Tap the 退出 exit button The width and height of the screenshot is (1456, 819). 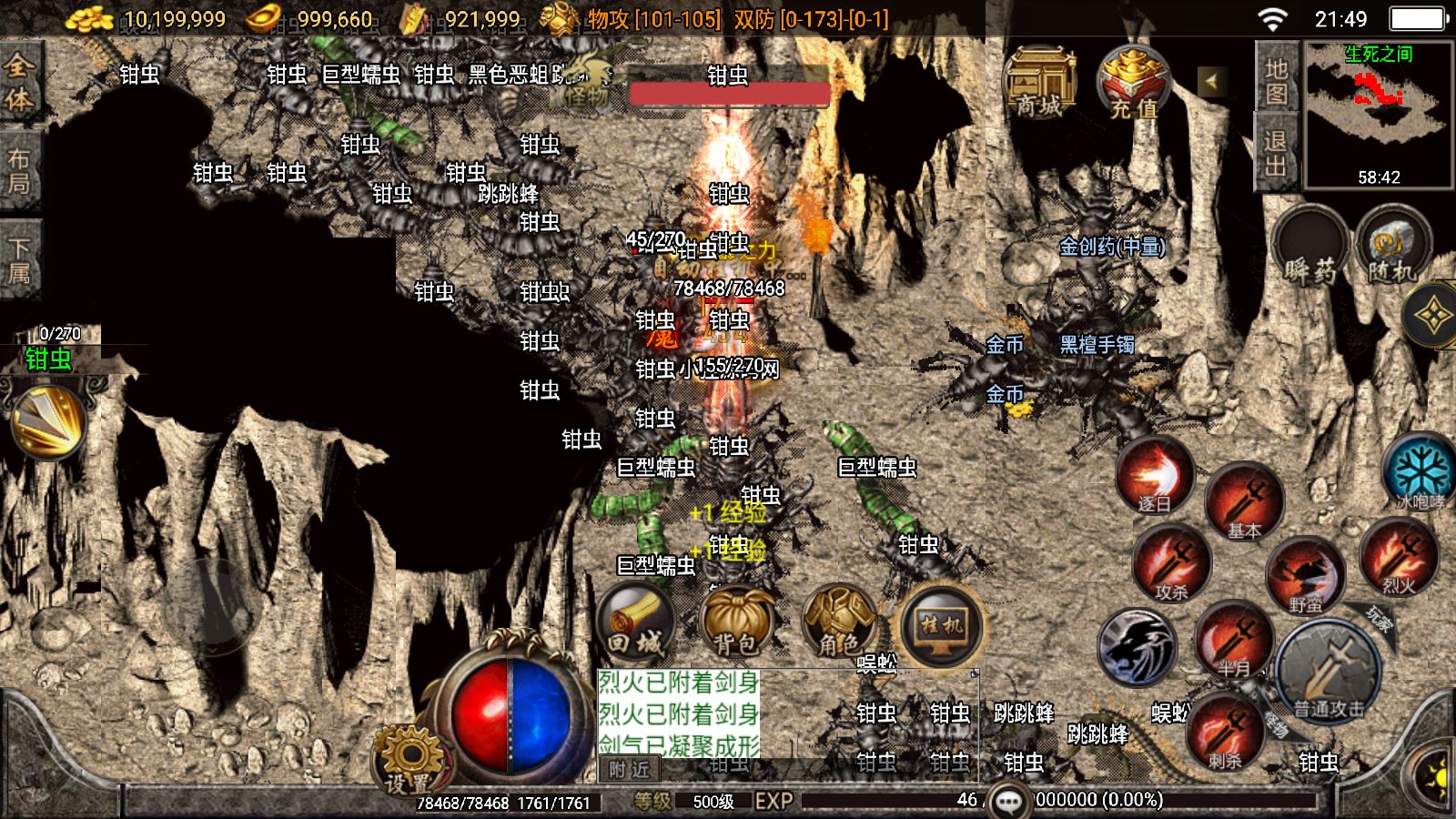1276,153
